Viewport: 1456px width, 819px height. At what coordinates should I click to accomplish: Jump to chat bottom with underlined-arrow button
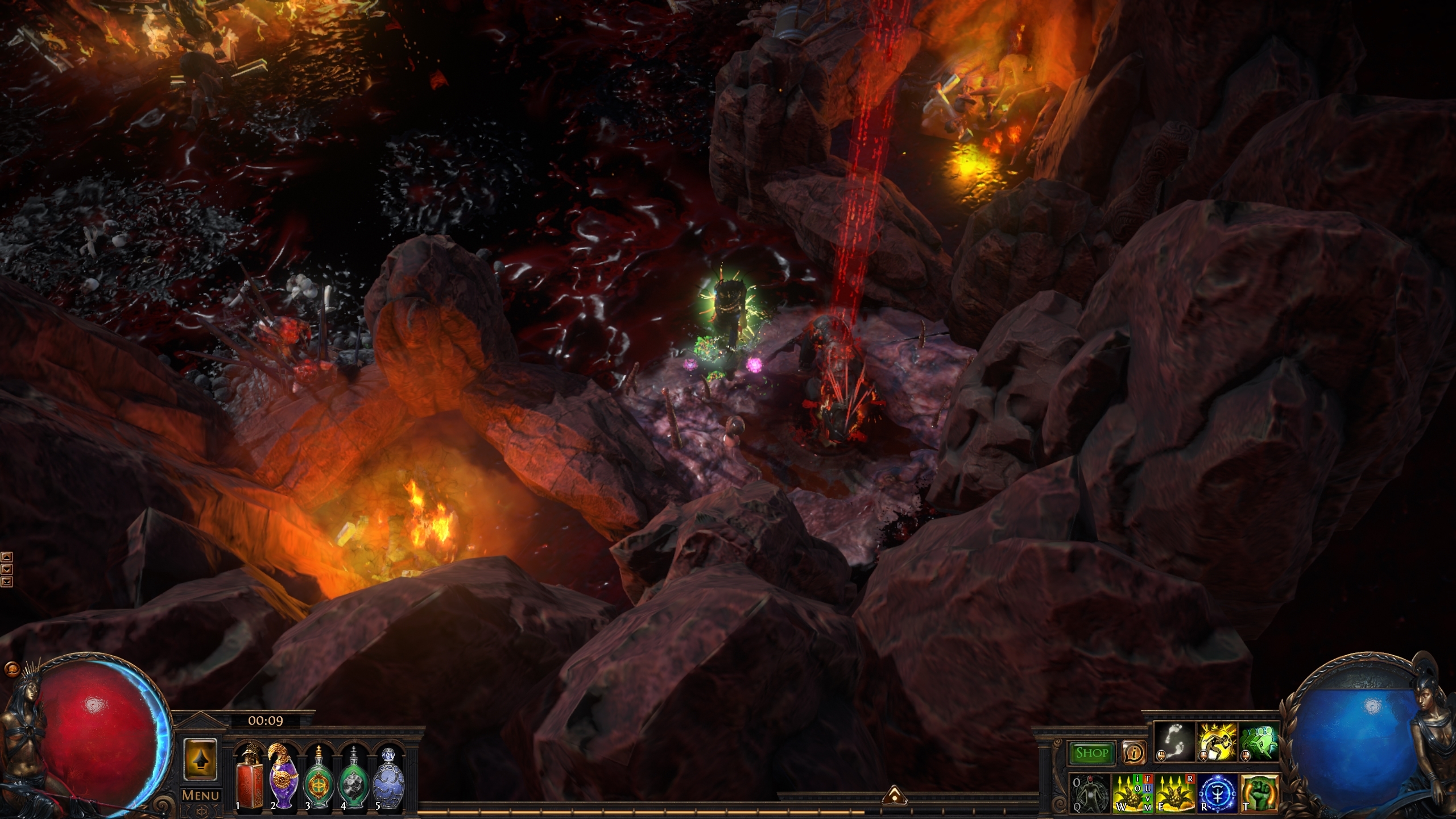point(7,581)
